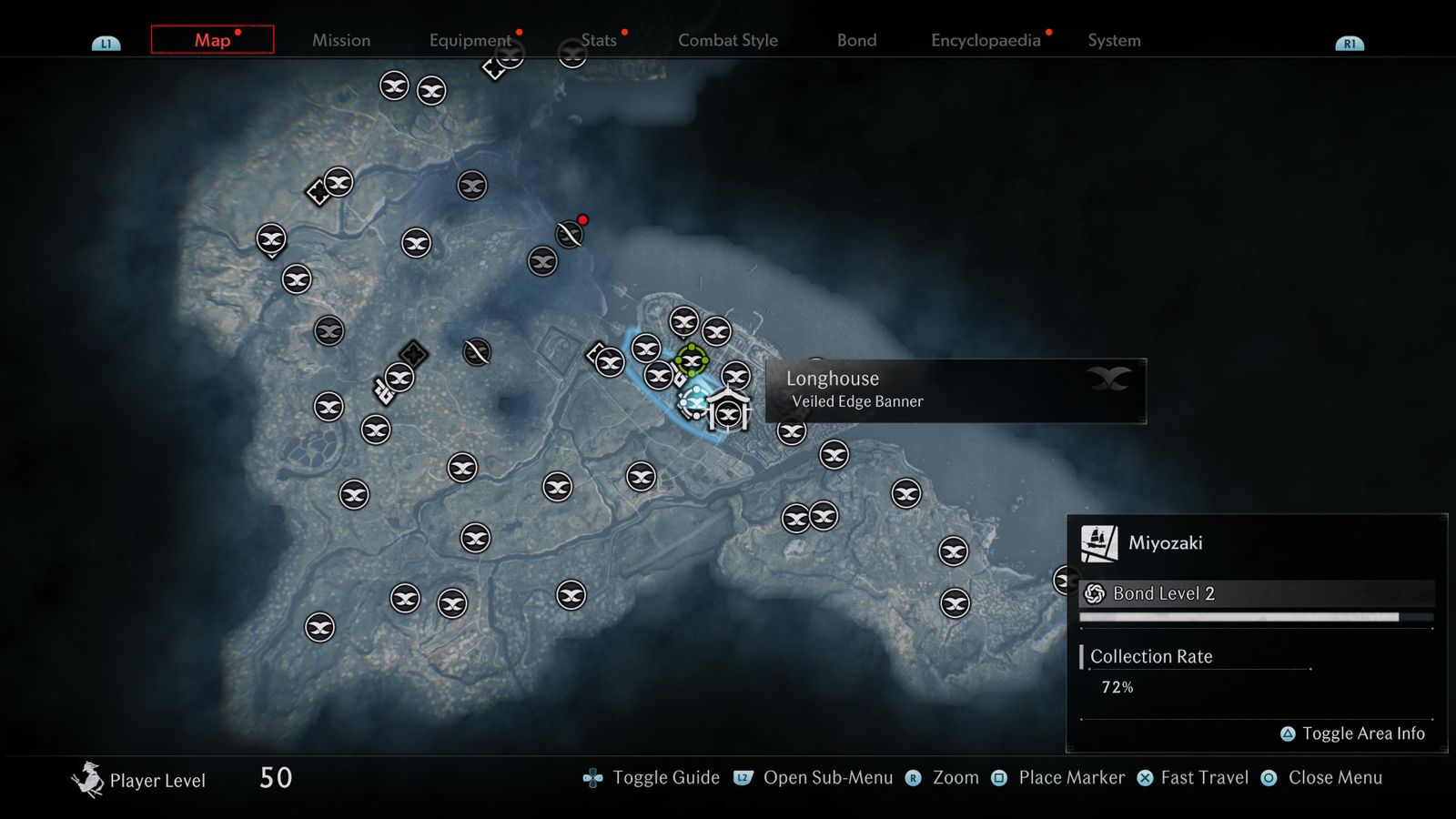This screenshot has width=1456, height=819.
Task: Select the green-highlighted banner marker on the map
Action: (x=692, y=361)
